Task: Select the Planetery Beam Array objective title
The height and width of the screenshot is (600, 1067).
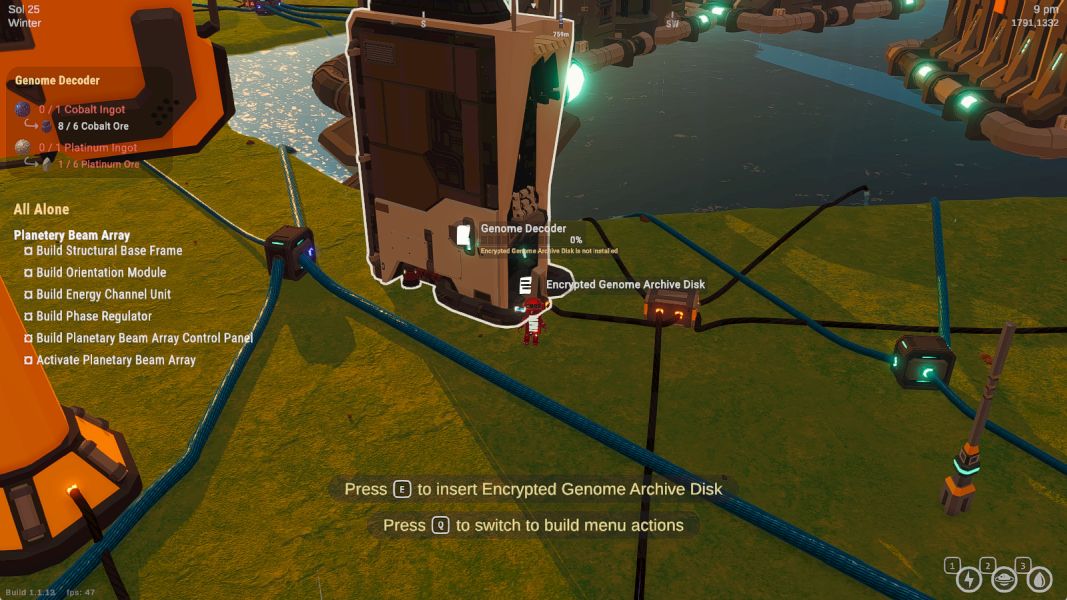Action: [72, 235]
